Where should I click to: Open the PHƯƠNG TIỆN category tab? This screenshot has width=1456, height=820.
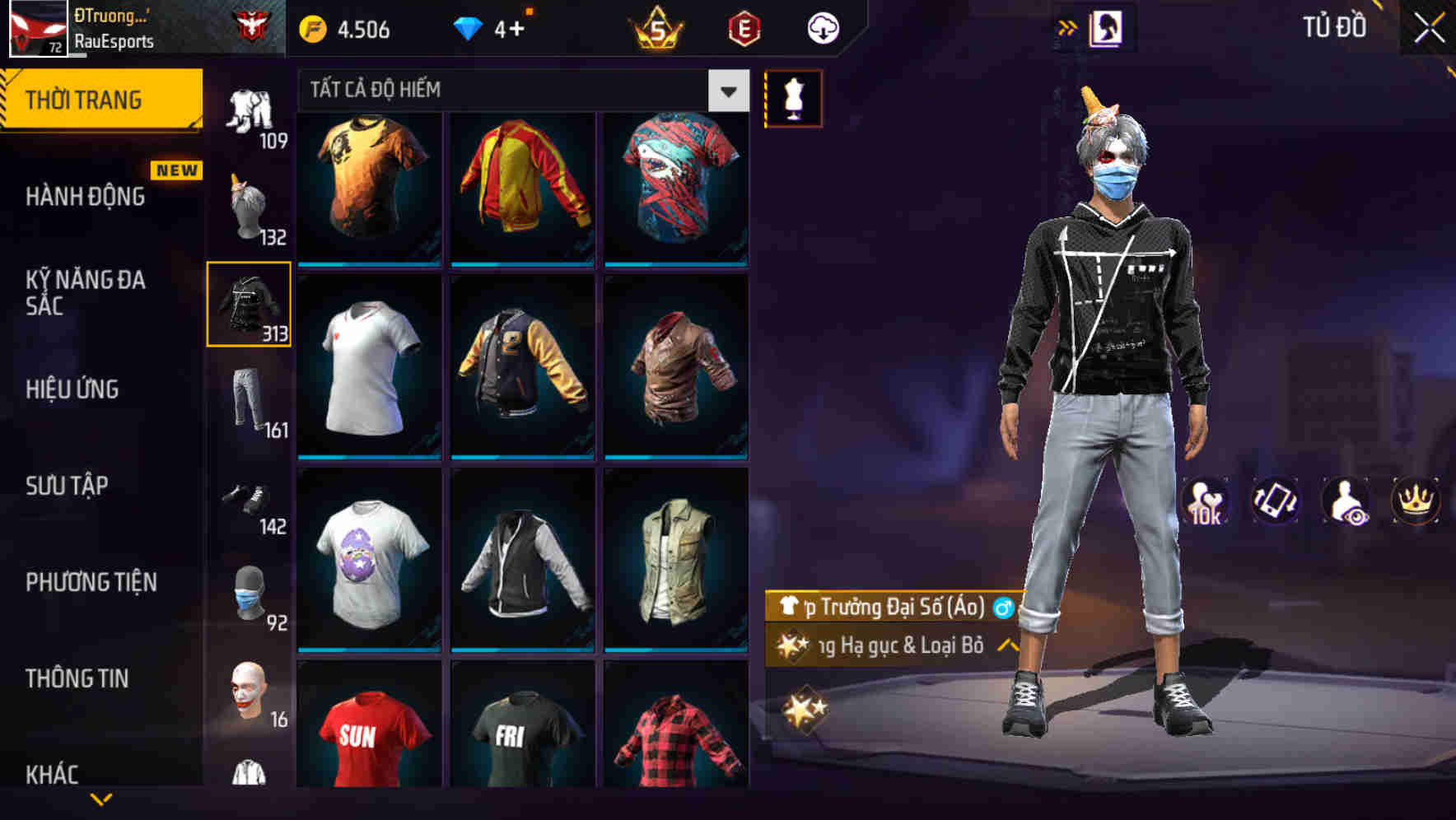pos(91,582)
